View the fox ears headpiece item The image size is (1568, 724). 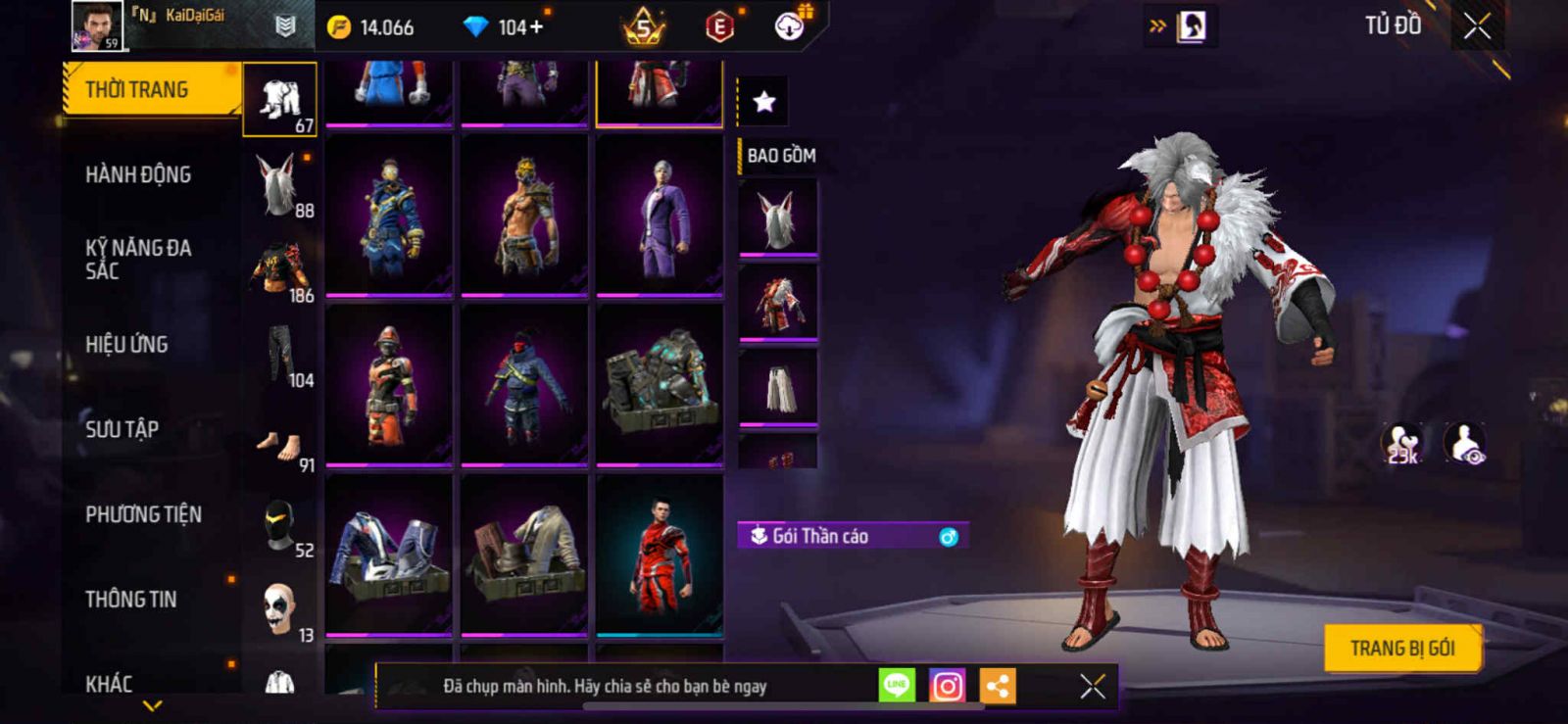click(x=777, y=217)
